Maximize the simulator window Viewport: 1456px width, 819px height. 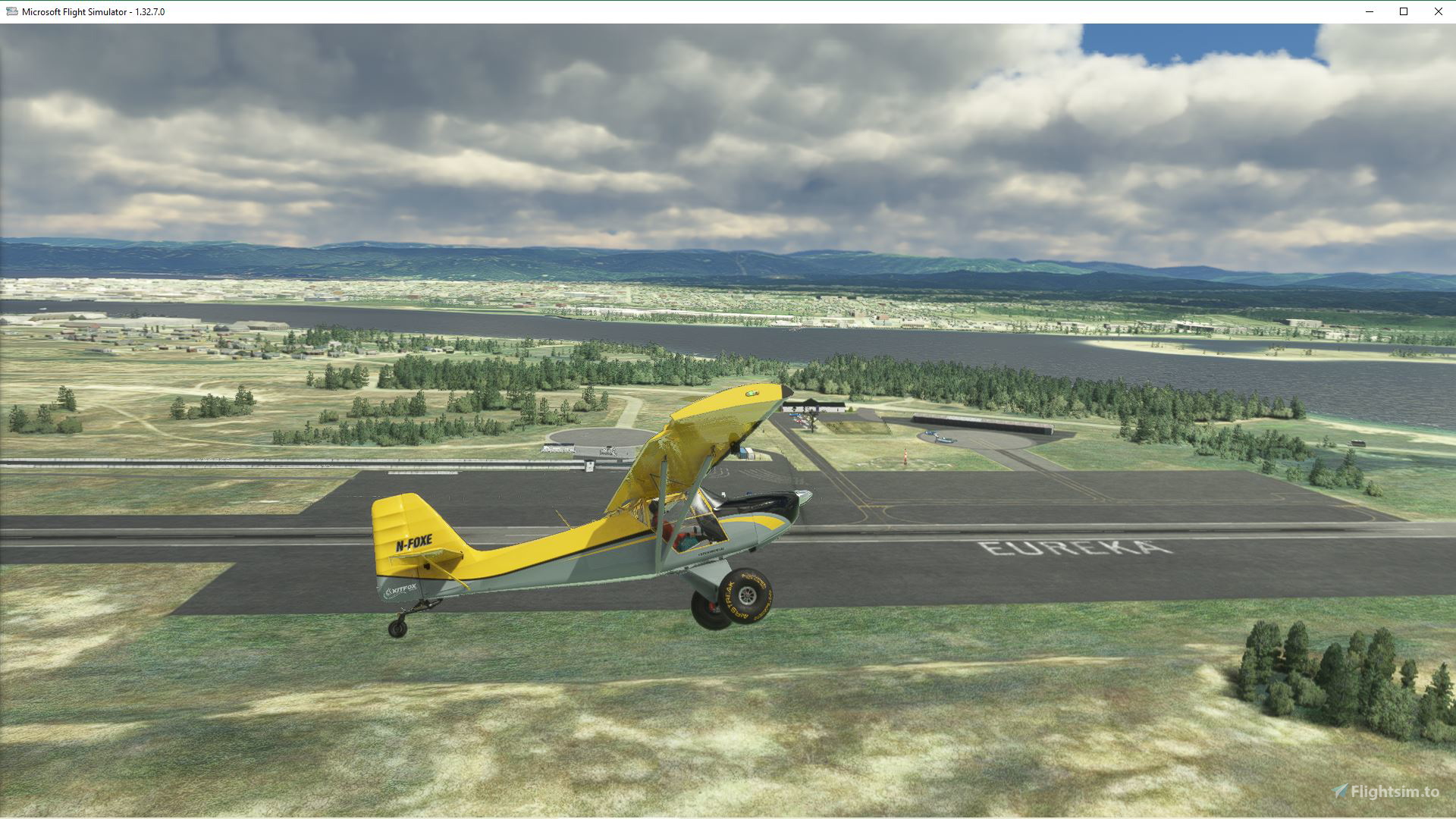(x=1403, y=11)
